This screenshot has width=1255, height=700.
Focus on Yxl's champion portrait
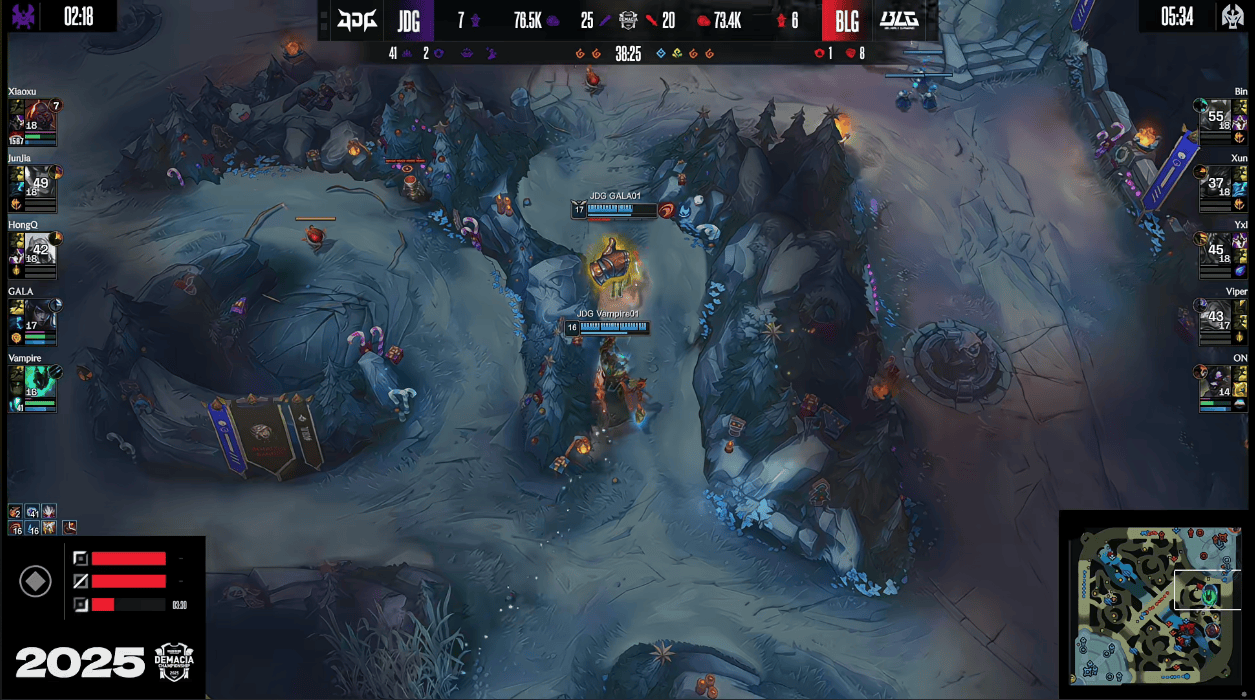coord(1215,248)
